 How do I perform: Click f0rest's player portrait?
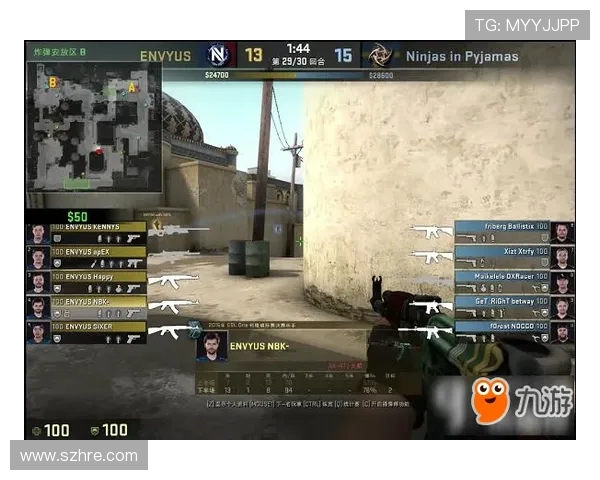(563, 332)
